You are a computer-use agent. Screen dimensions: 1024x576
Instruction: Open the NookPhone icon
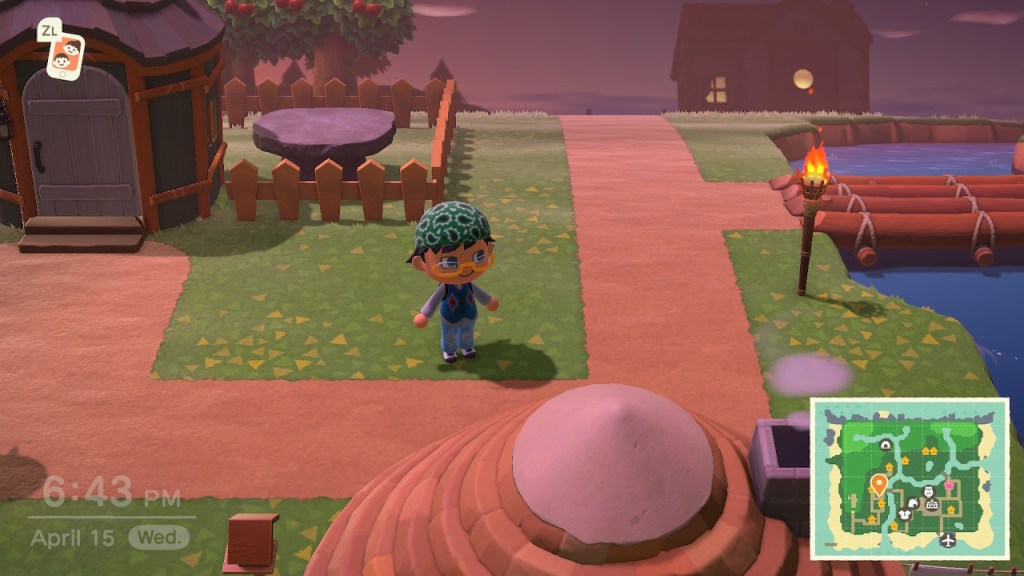[x=65, y=55]
